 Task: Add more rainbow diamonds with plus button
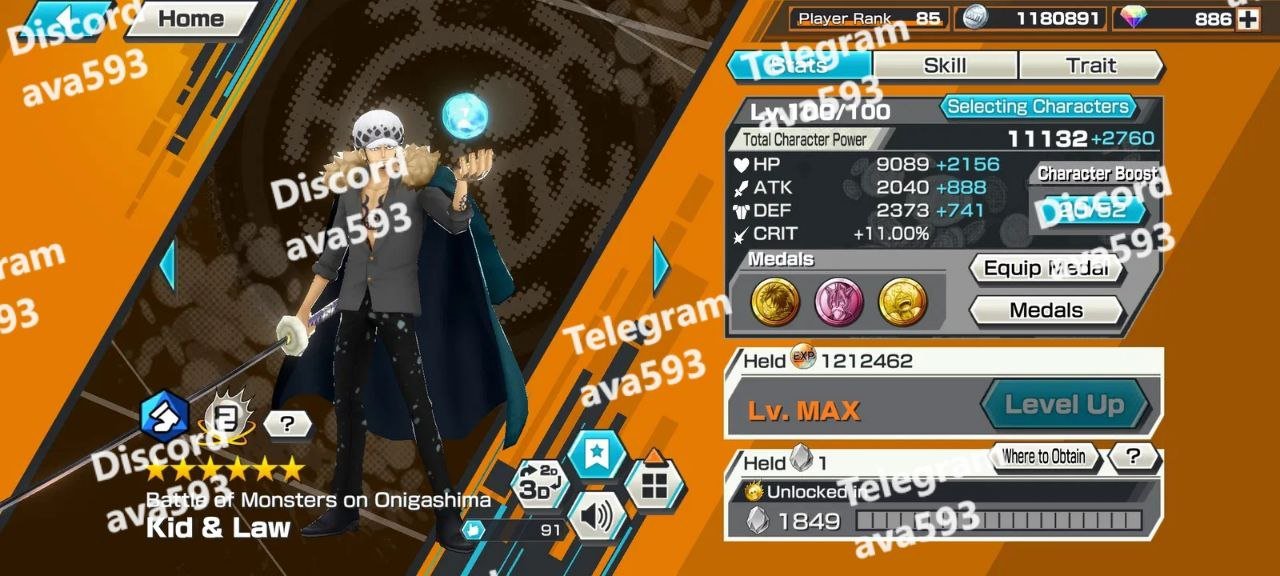tap(1247, 19)
